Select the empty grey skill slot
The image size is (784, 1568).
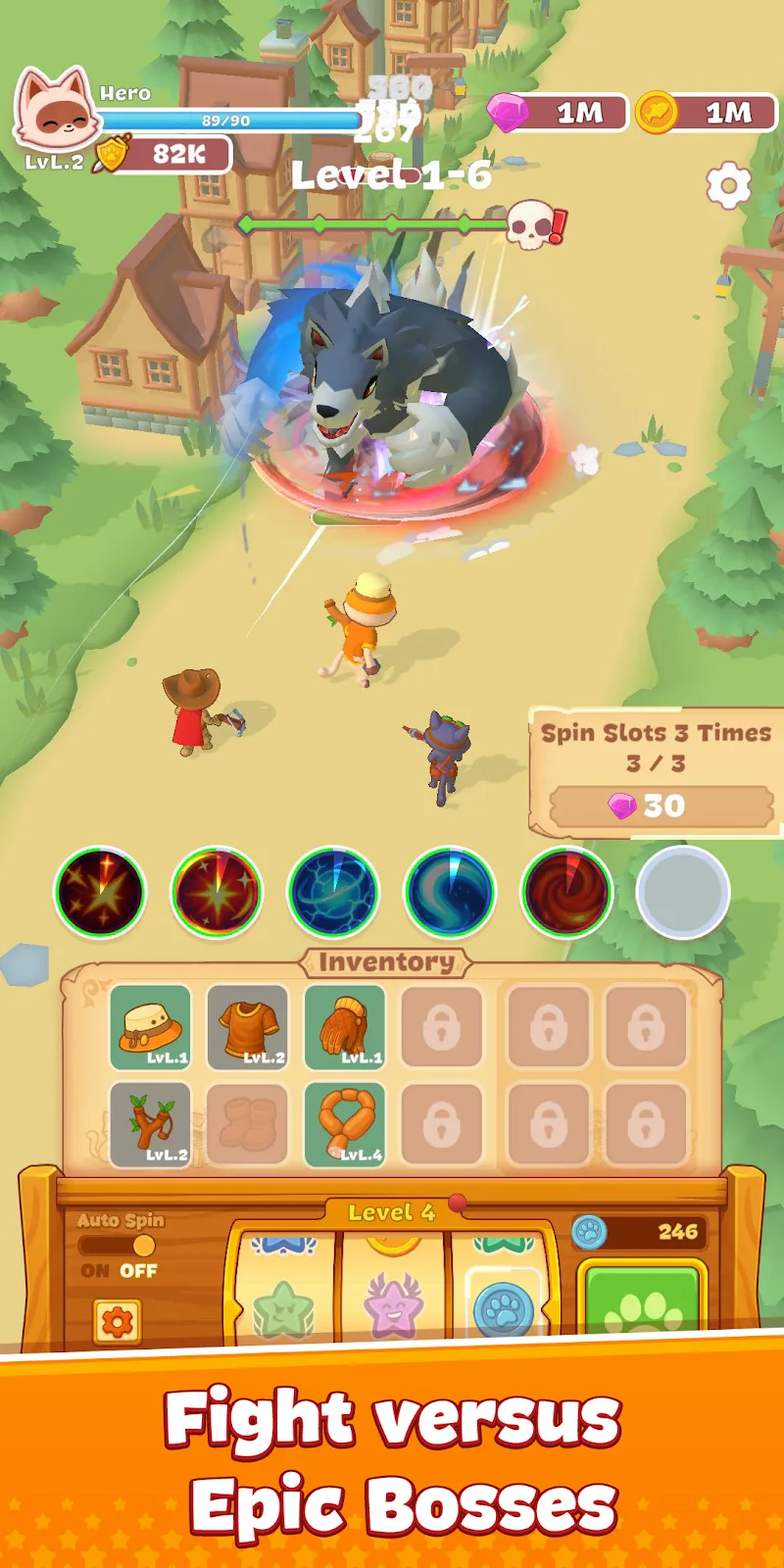point(683,892)
